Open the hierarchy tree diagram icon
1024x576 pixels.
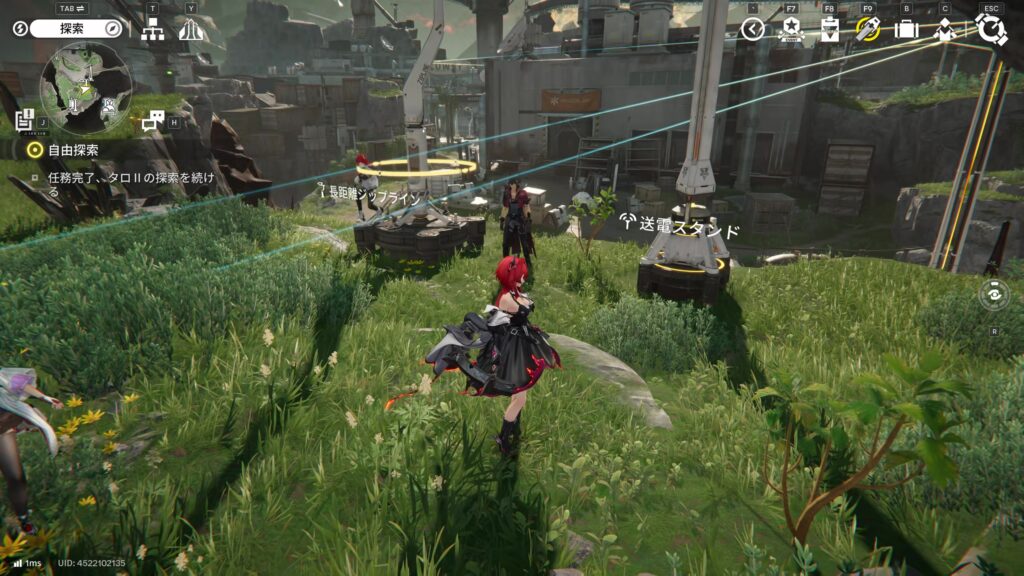point(153,30)
